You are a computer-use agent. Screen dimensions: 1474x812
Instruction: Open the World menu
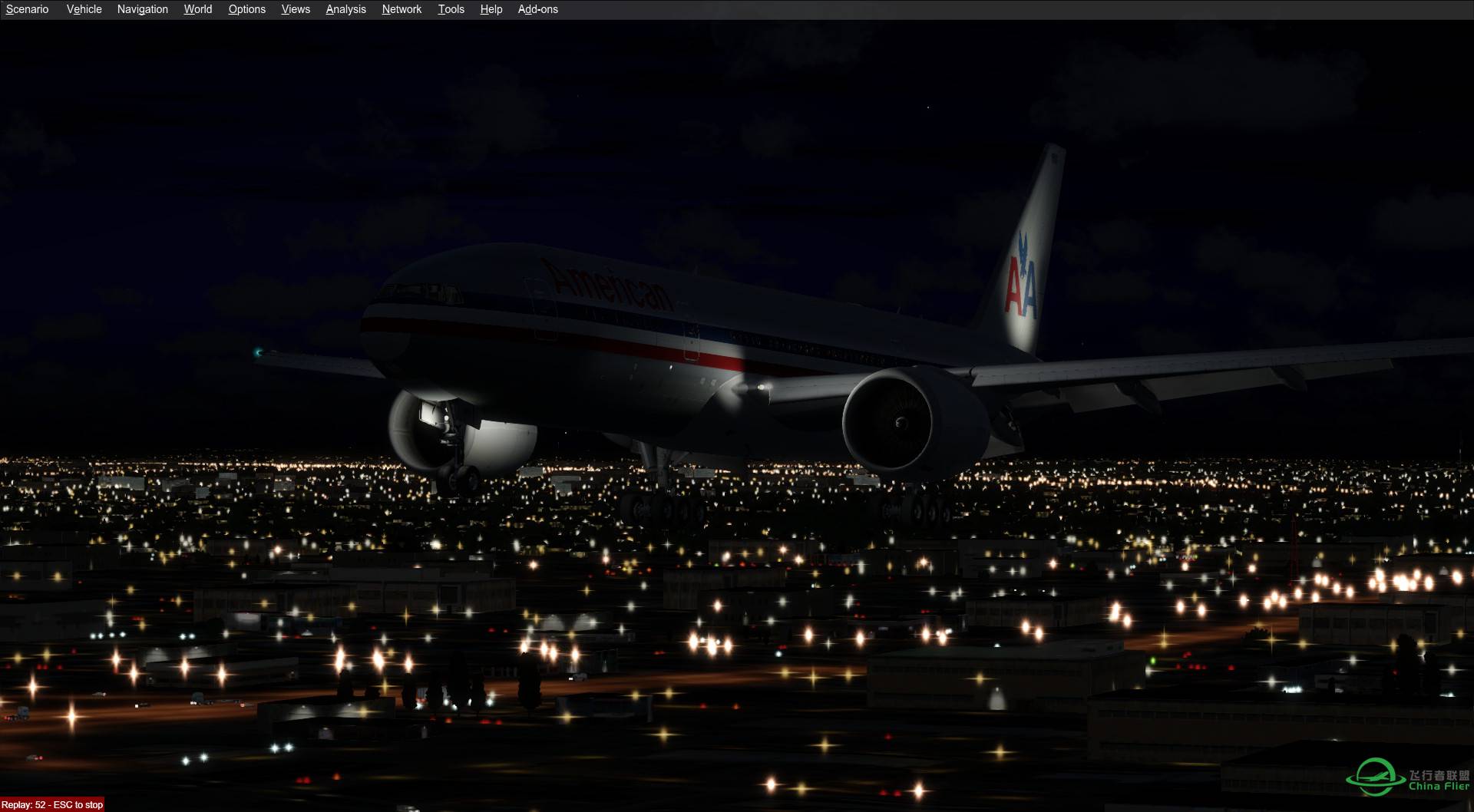[197, 9]
